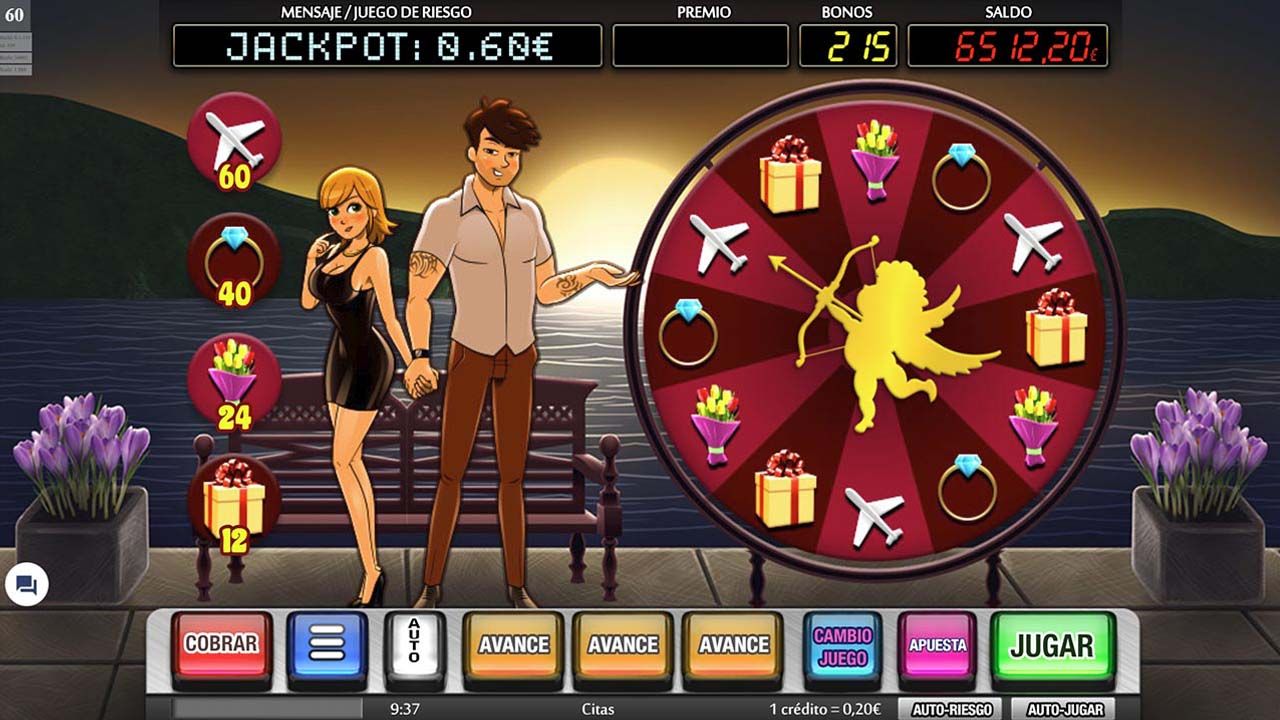Toggle the white AUTO button
The image size is (1280, 720).
414,646
